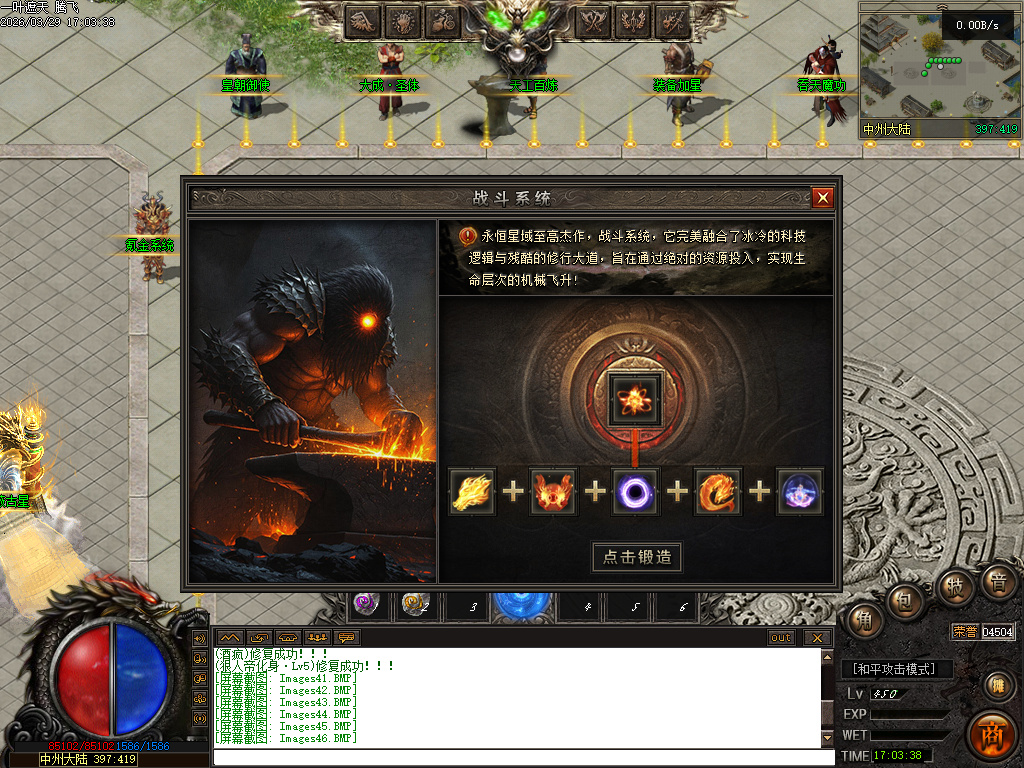The height and width of the screenshot is (768, 1024).
Task: Select the golden flame fist material slot
Action: (472, 492)
